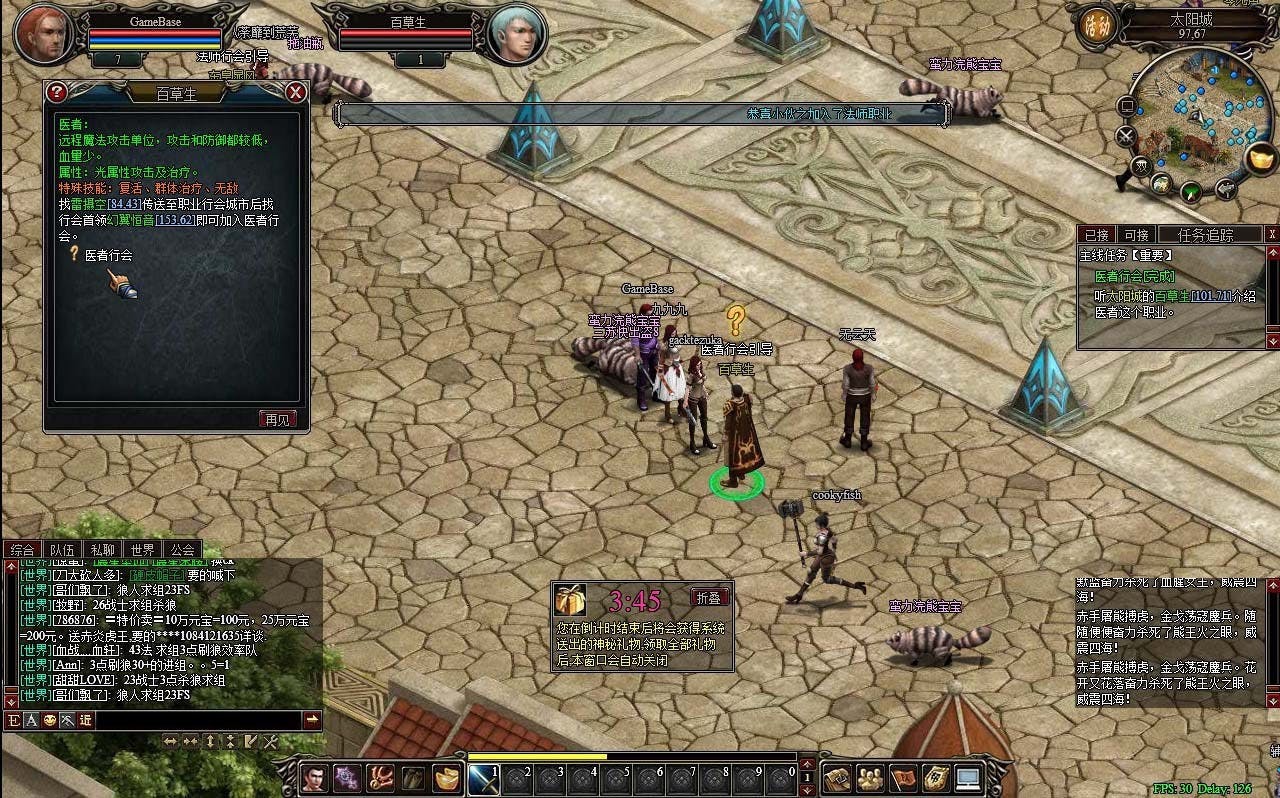The width and height of the screenshot is (1280, 798).
Task: Choose the 医者行会 dialogue option
Action: [x=108, y=256]
